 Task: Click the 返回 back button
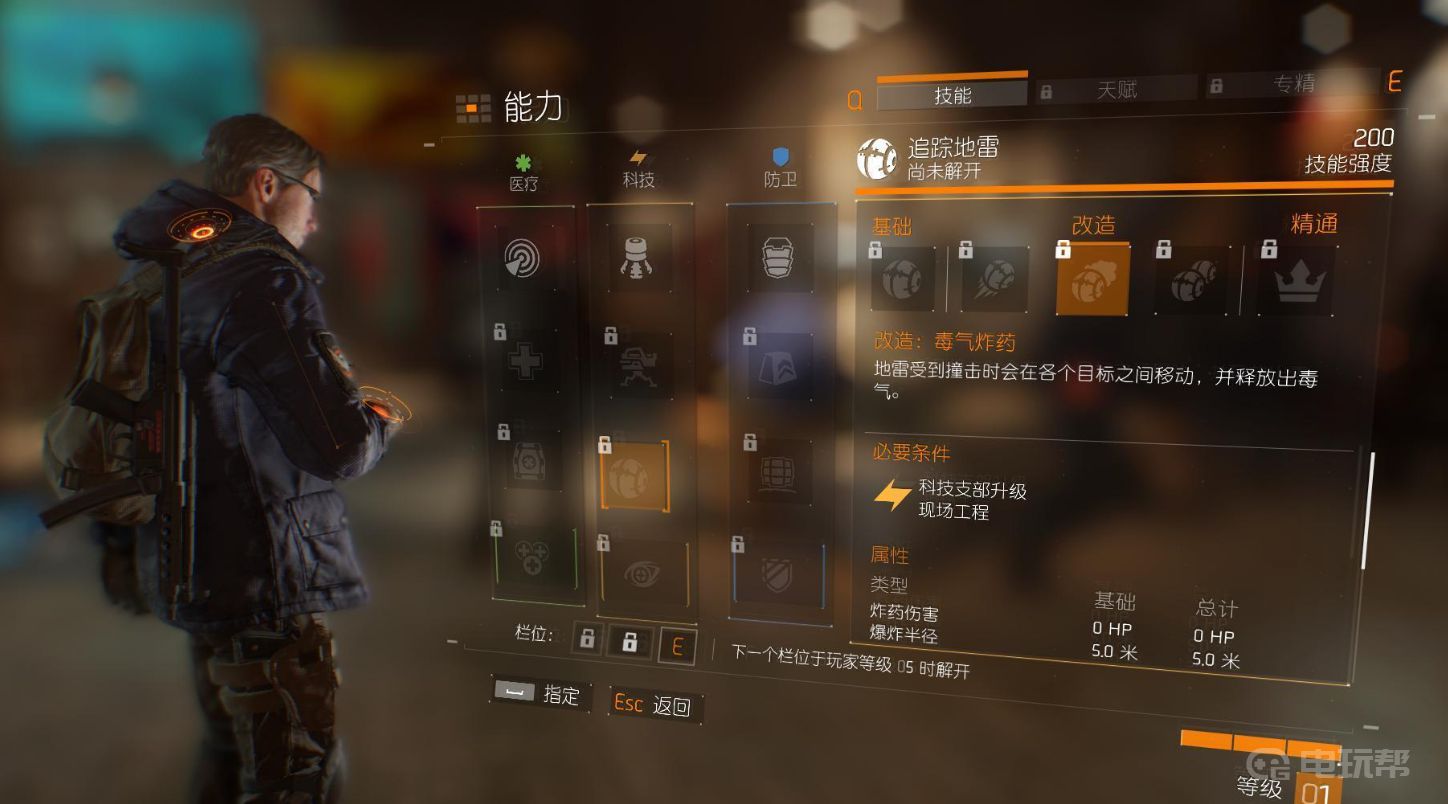[x=657, y=705]
